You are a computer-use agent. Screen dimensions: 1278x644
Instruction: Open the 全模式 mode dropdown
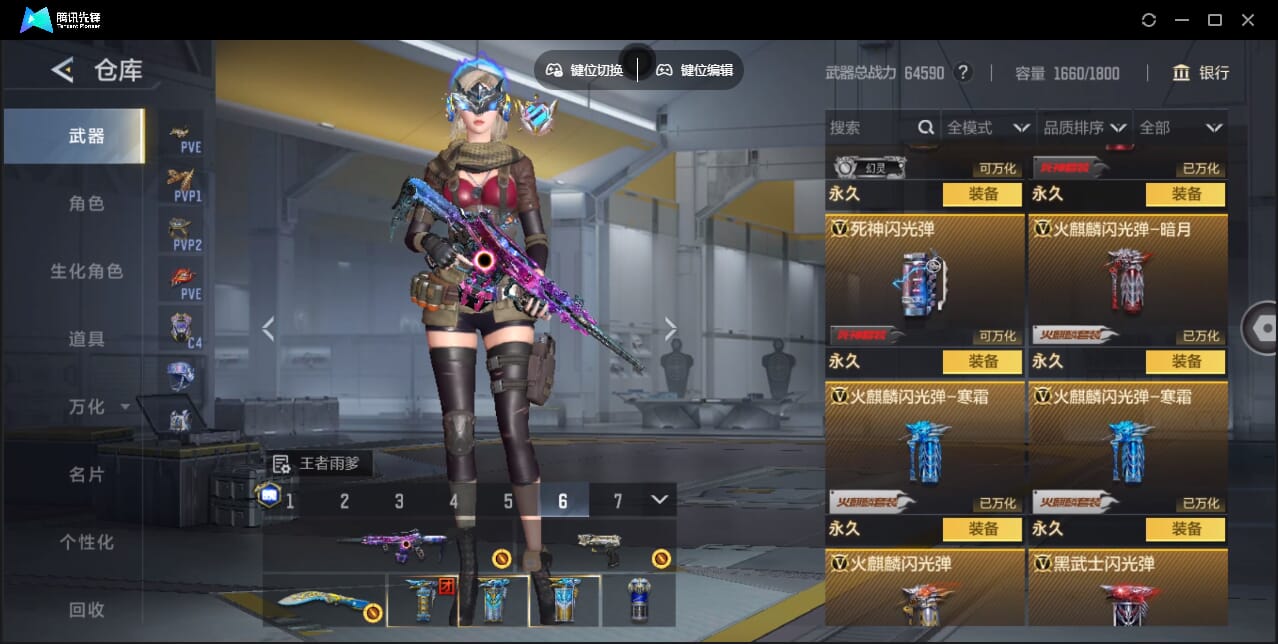click(x=988, y=128)
